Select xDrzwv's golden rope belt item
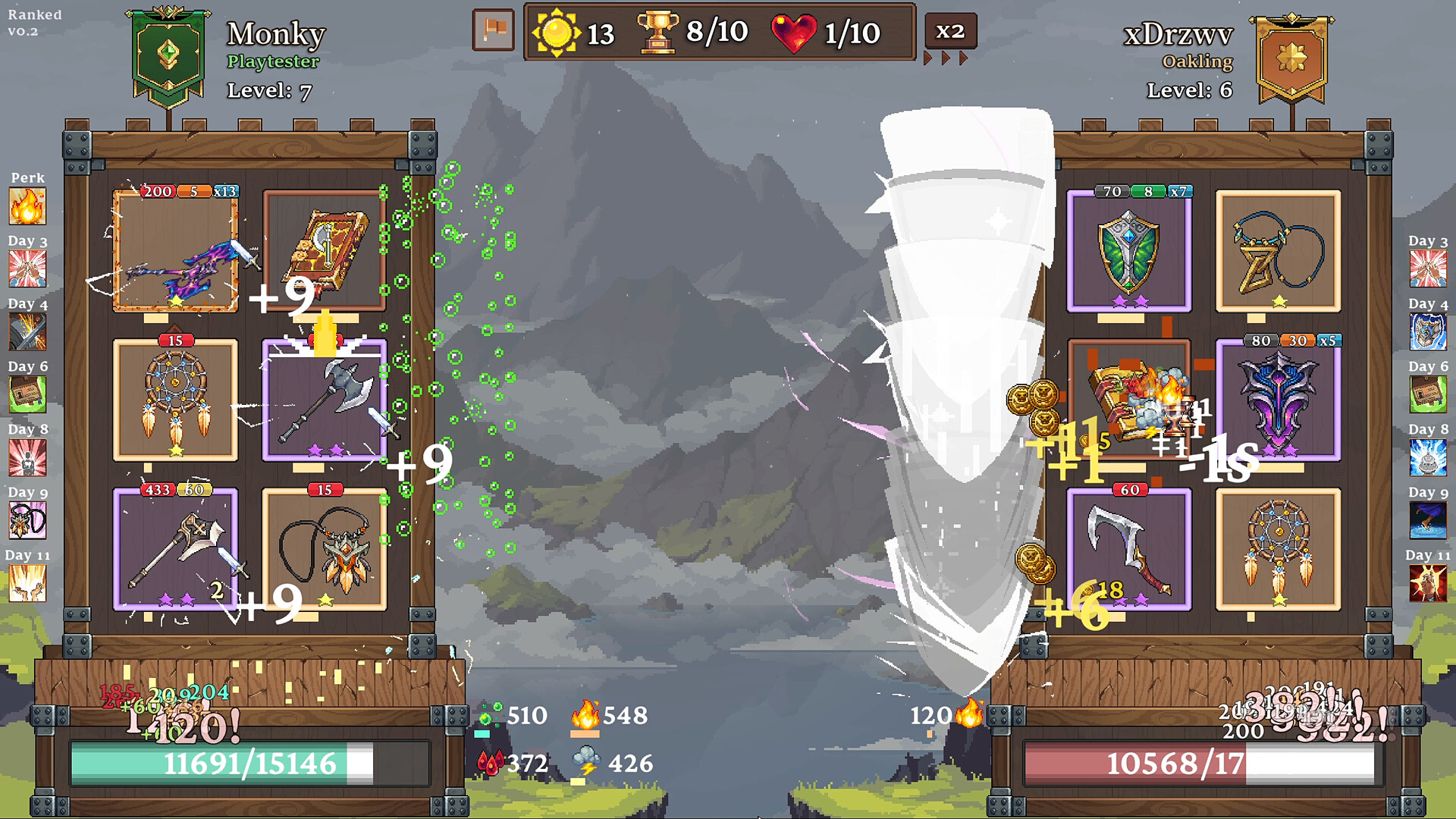The width and height of the screenshot is (1456, 819). pos(1278,251)
